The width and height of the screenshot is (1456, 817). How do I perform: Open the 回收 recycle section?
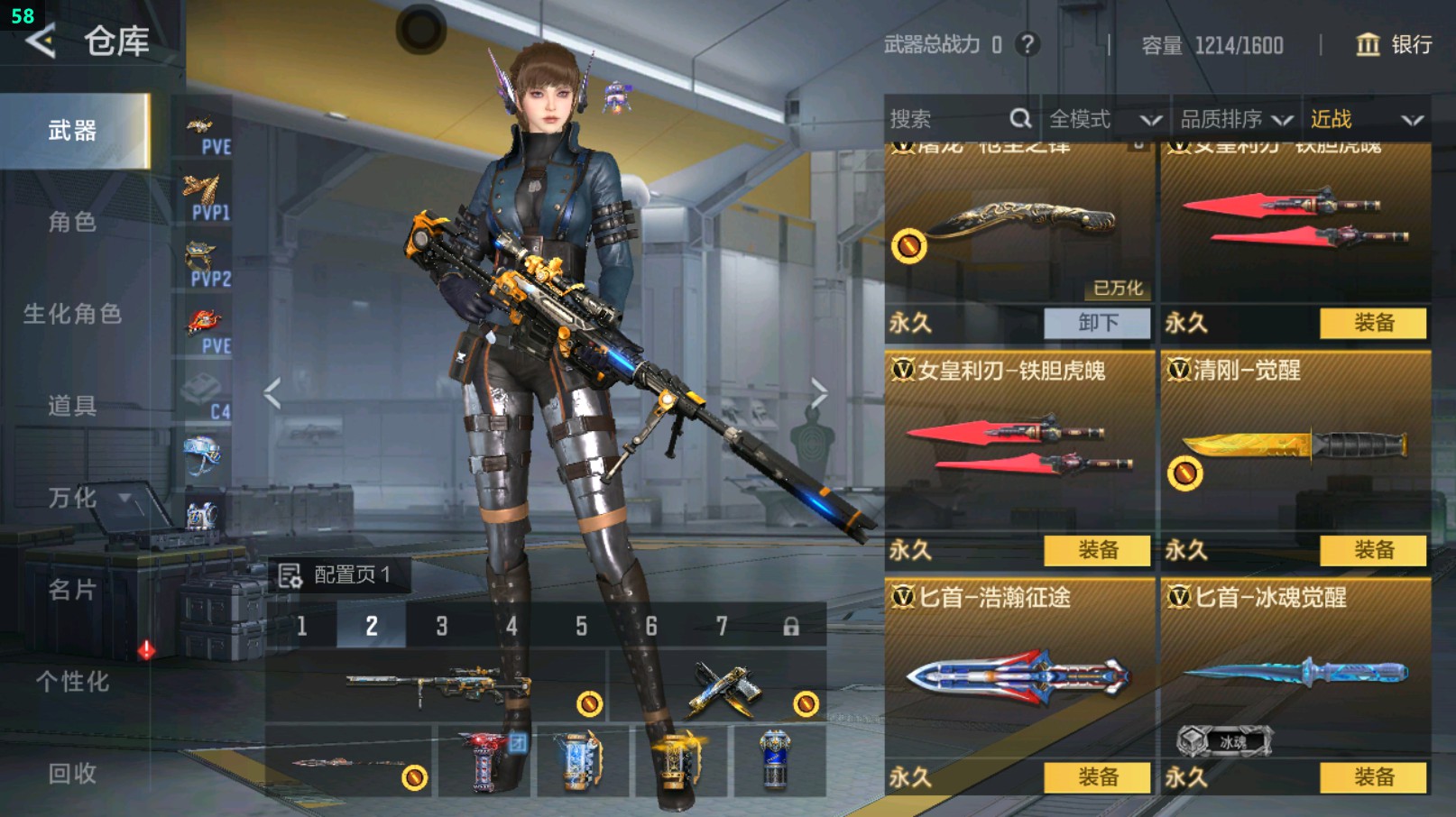(73, 773)
